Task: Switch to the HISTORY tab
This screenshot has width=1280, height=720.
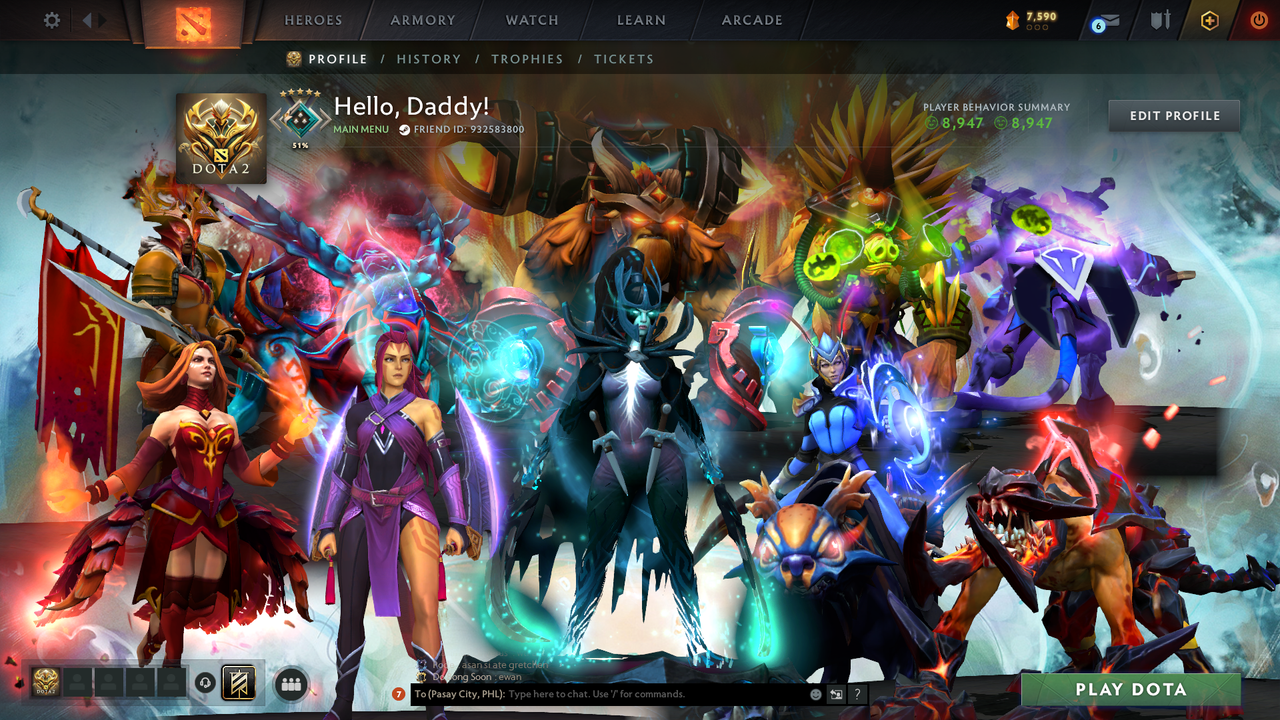Action: pos(429,59)
